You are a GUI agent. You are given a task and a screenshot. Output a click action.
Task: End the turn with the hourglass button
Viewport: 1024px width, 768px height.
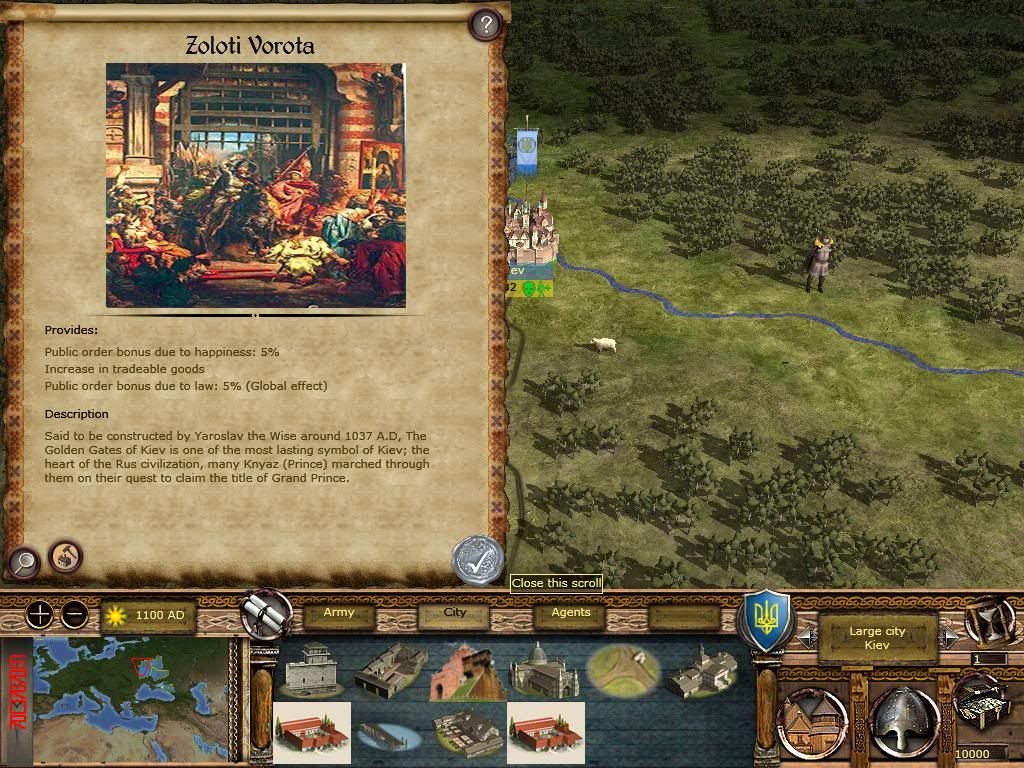pyautogui.click(x=989, y=620)
